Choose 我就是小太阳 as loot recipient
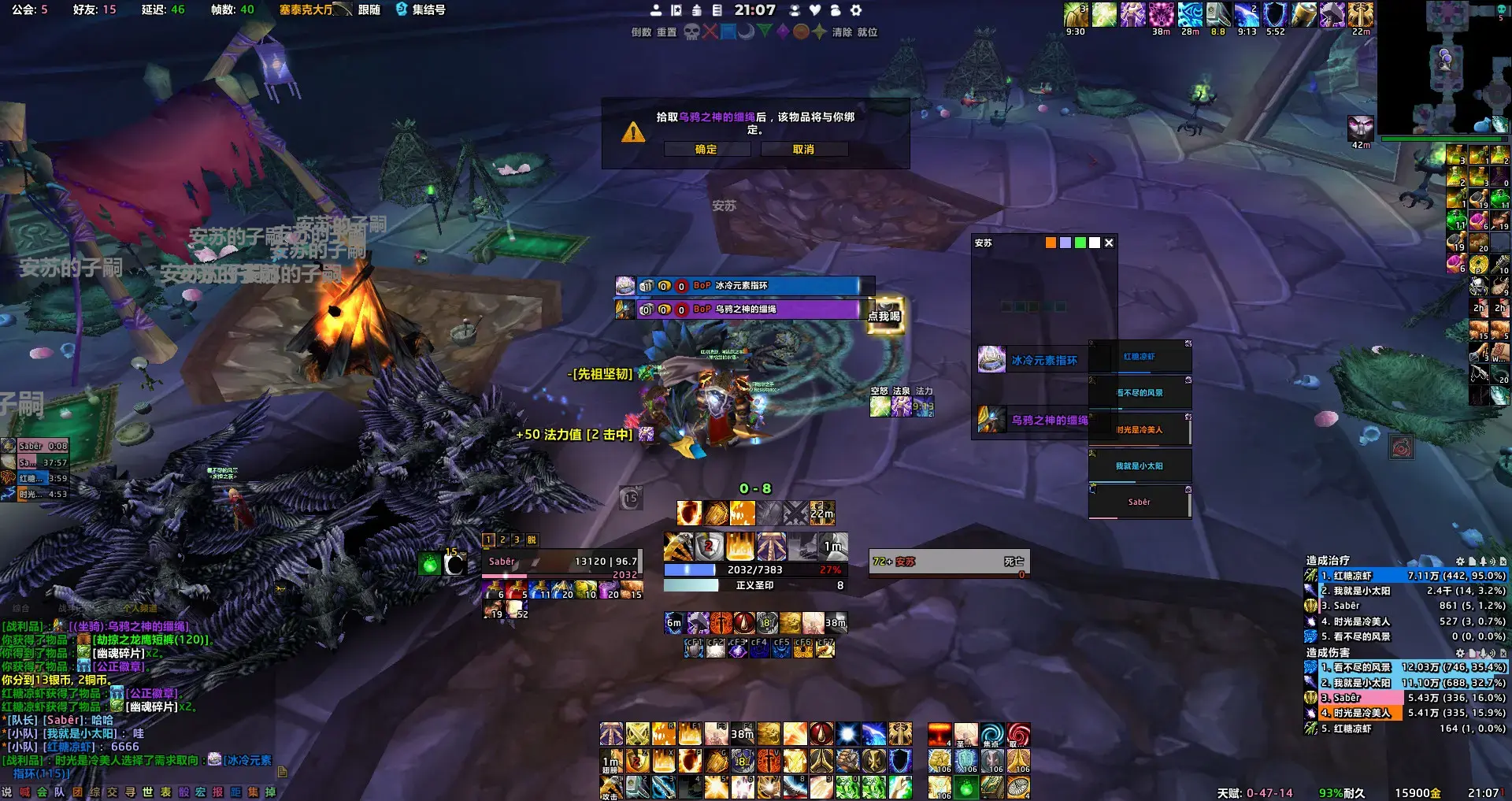This screenshot has width=1512, height=801. click(x=1140, y=466)
